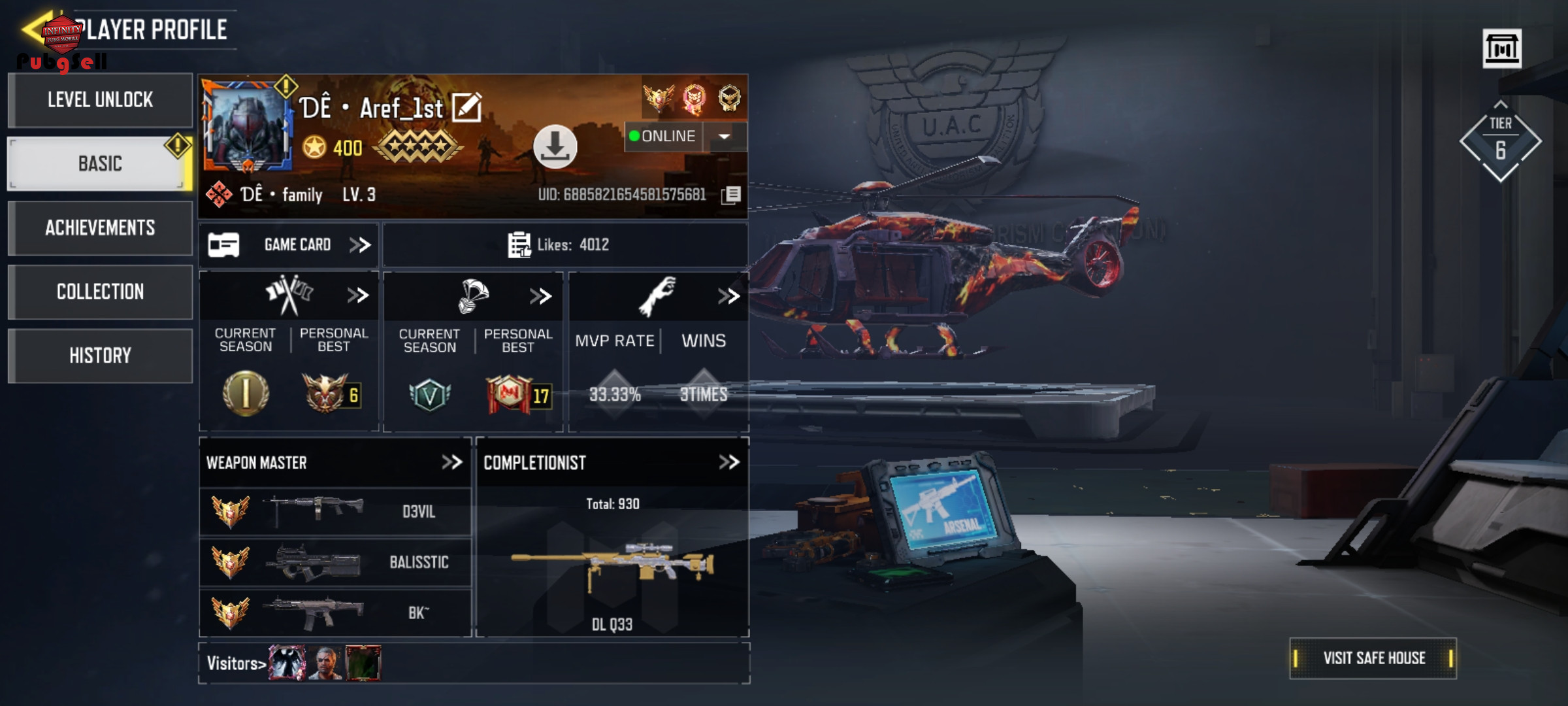The image size is (1568, 706).
Task: Expand the Completionist section
Action: [x=728, y=463]
